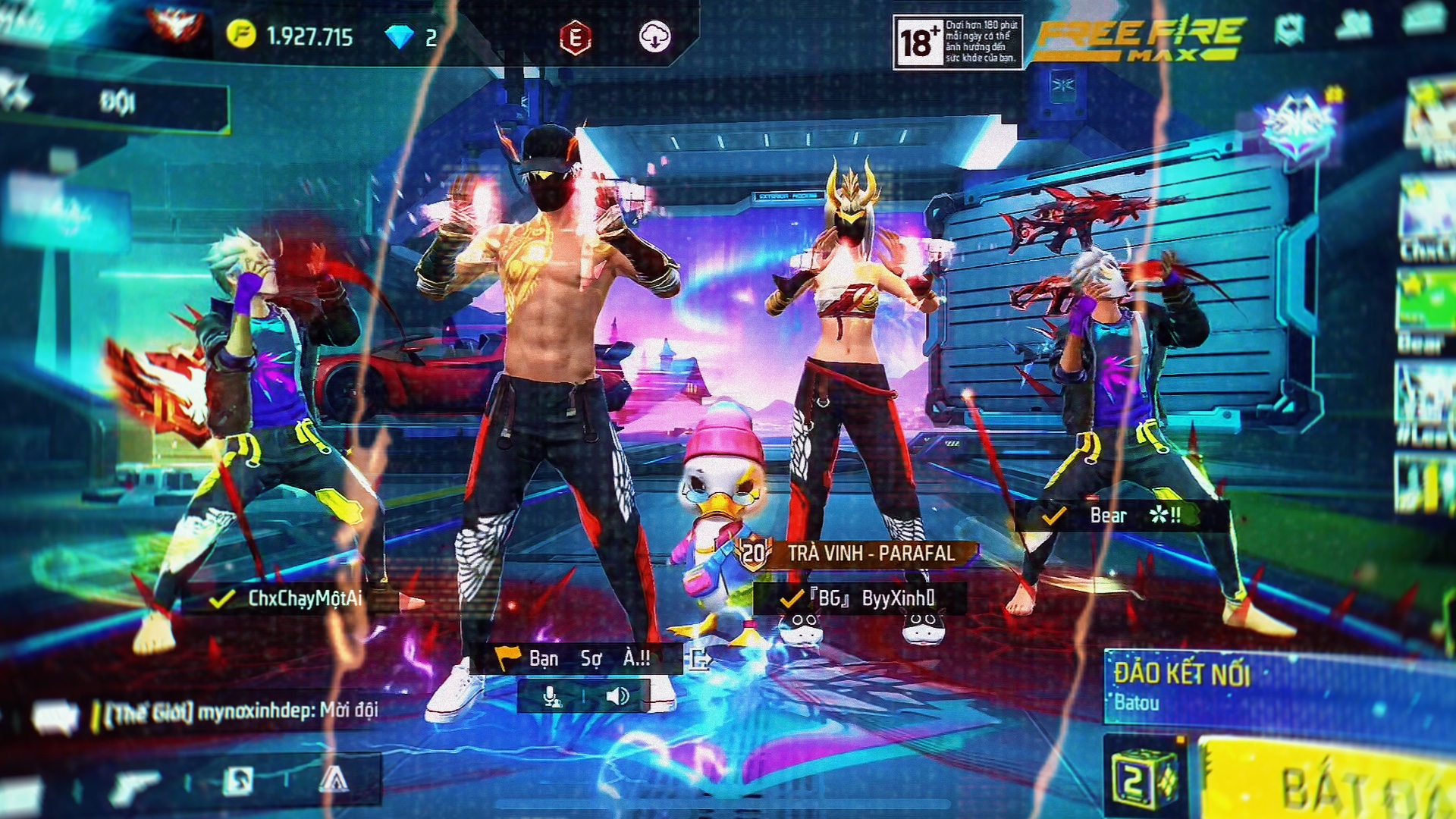Toggle the speaker sound icon
Viewport: 1456px width, 819px height.
617,696
